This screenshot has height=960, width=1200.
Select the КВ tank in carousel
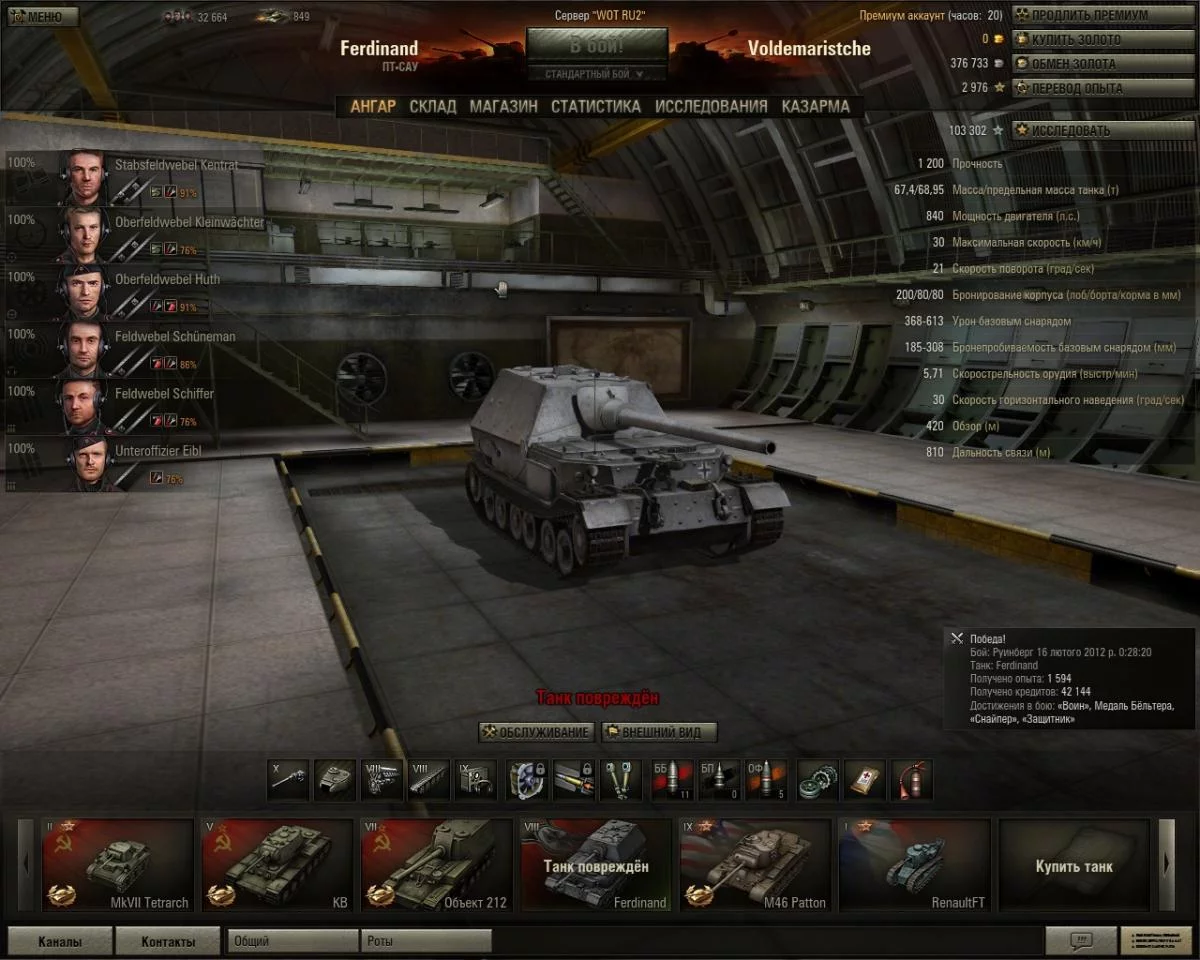277,866
